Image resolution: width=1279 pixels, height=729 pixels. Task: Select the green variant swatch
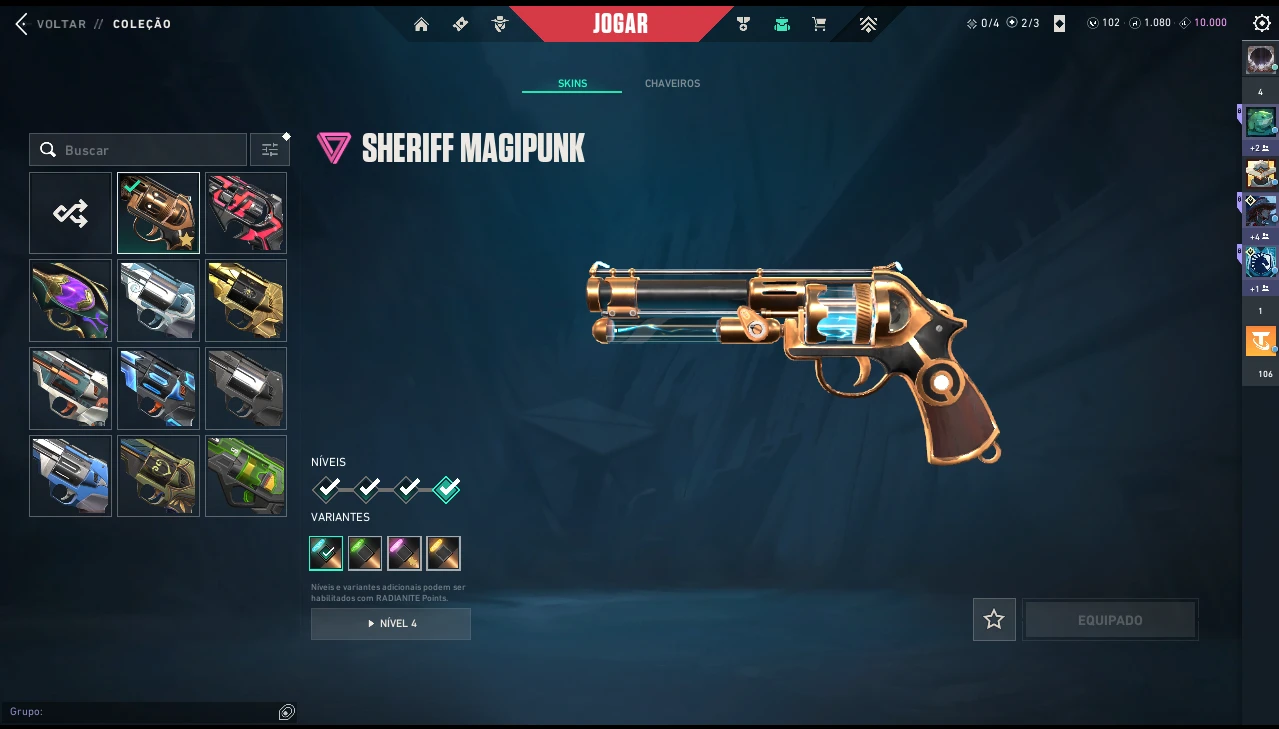[x=365, y=553]
